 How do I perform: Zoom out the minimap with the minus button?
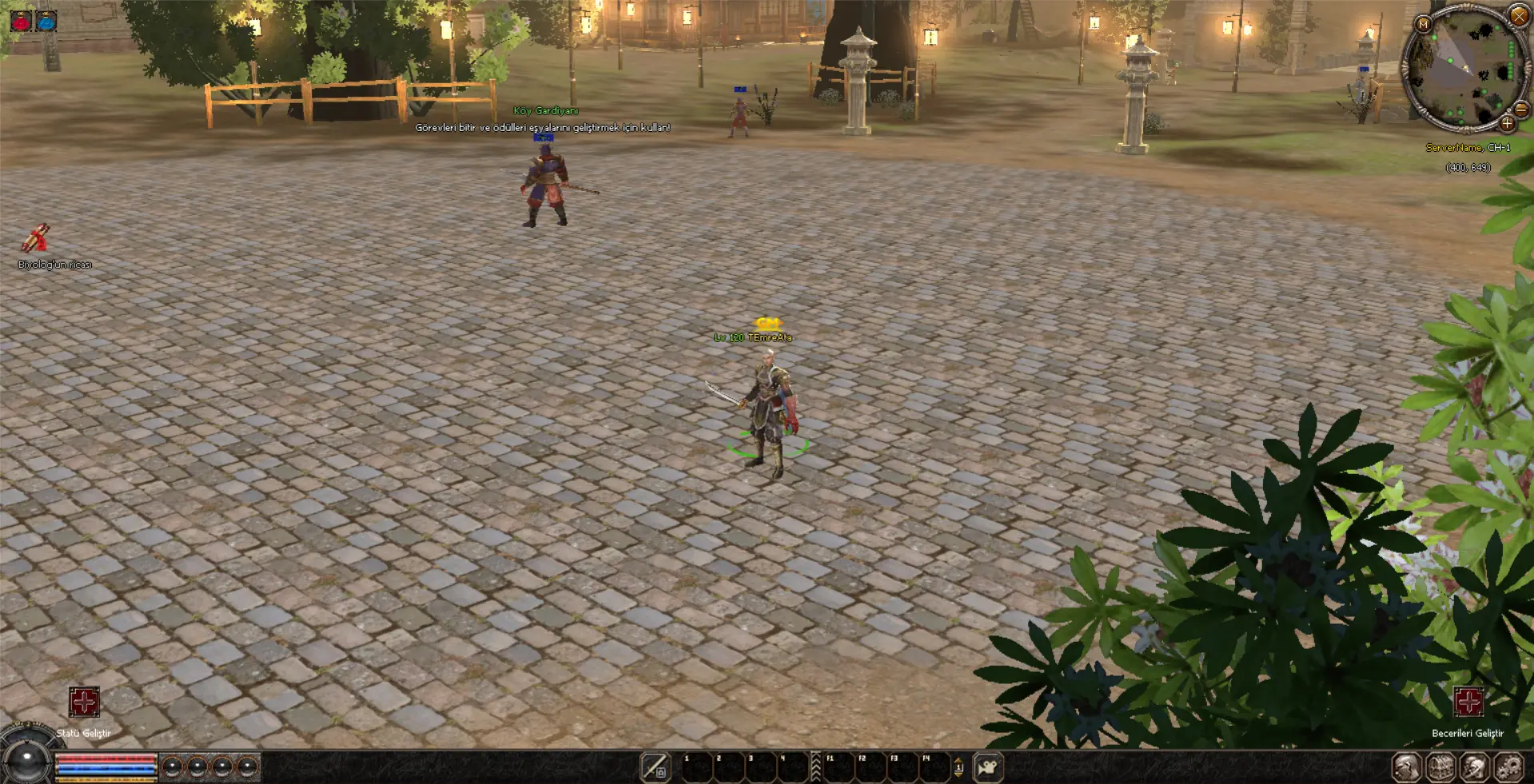(x=1522, y=110)
